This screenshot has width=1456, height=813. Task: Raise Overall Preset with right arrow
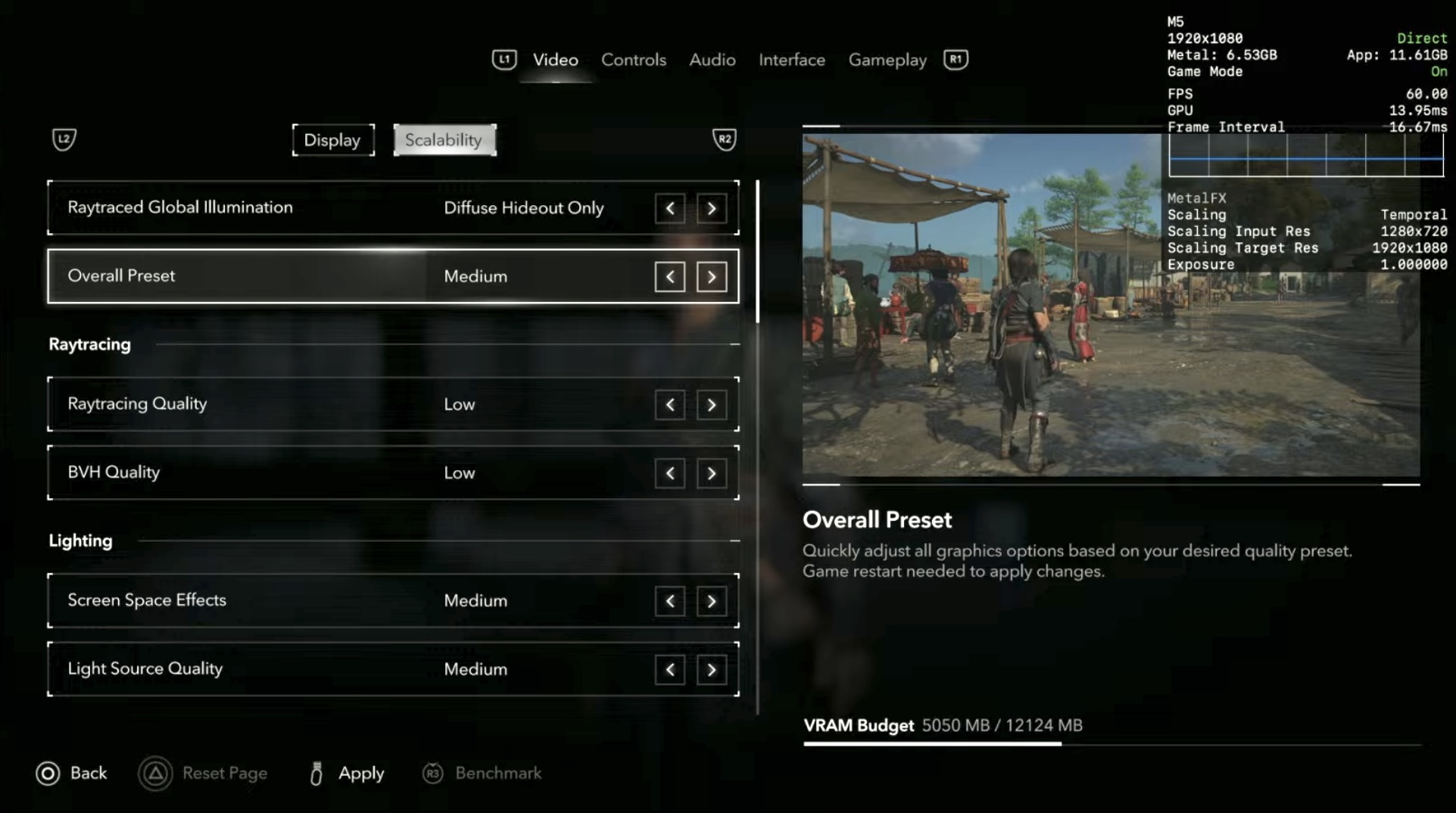click(x=711, y=277)
